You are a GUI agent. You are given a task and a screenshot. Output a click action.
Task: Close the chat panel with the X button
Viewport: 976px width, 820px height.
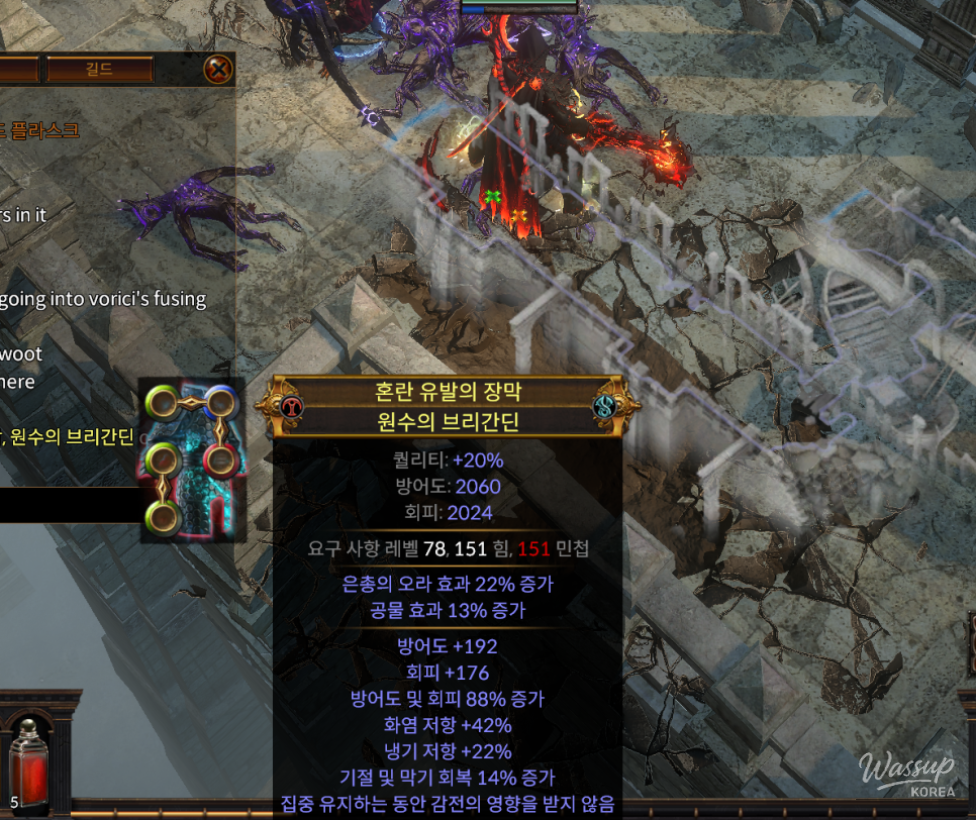point(218,69)
